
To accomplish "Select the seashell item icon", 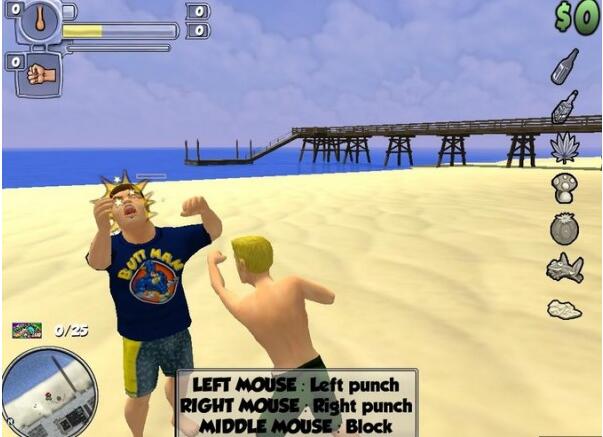I will [x=564, y=309].
